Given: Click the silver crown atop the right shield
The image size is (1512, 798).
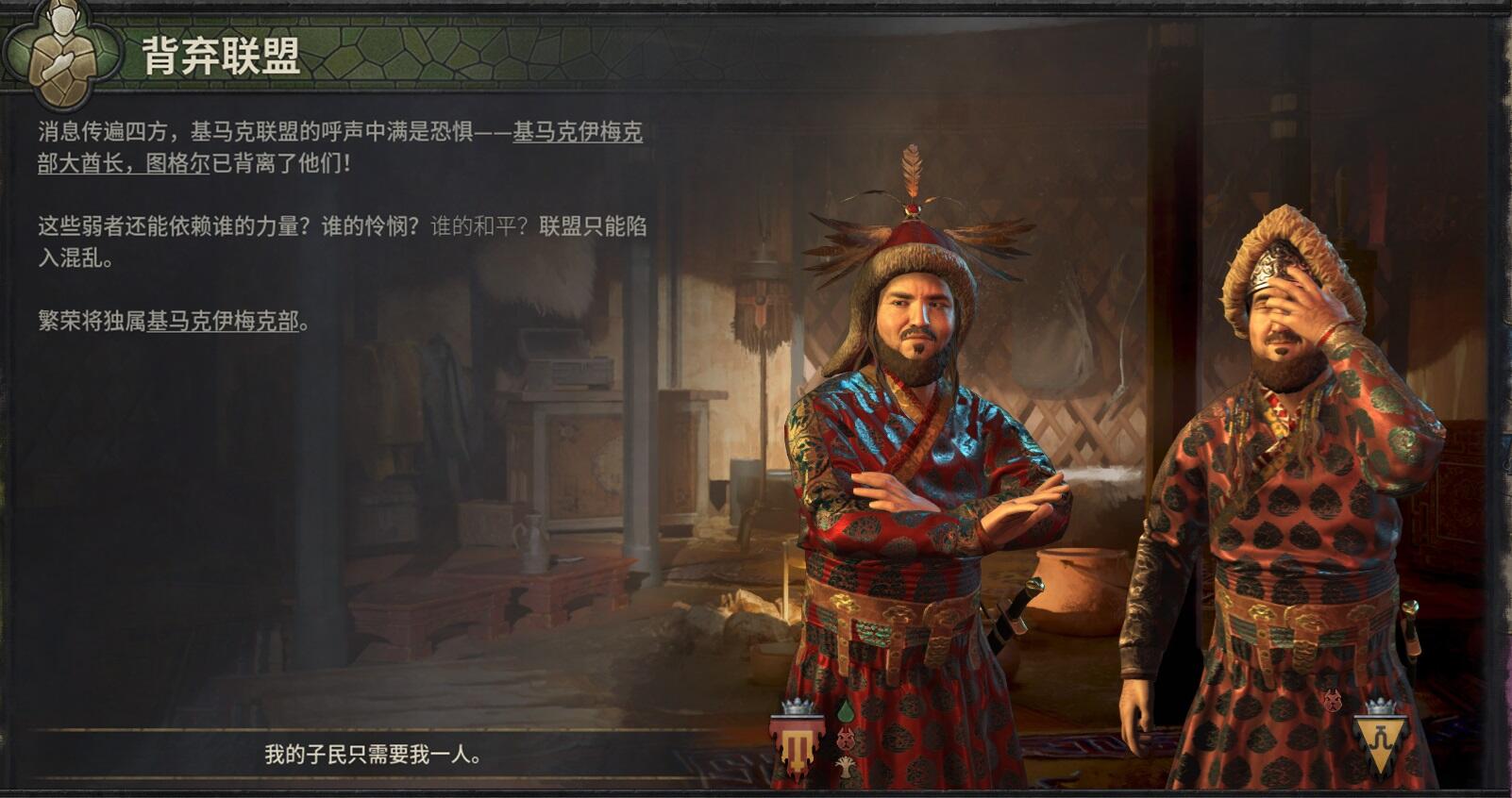Looking at the screenshot, I should [x=1381, y=705].
